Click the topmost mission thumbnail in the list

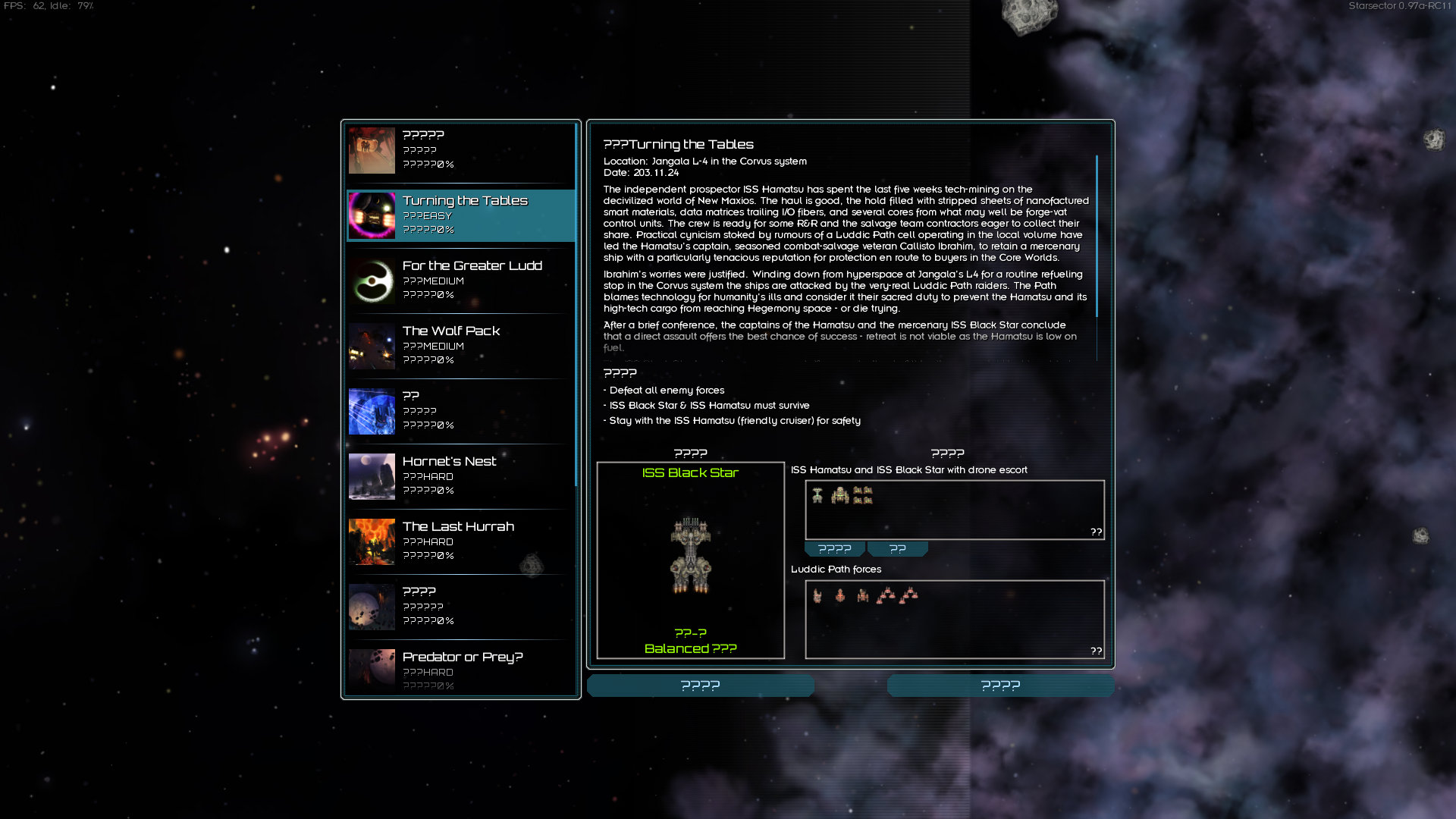tap(371, 150)
